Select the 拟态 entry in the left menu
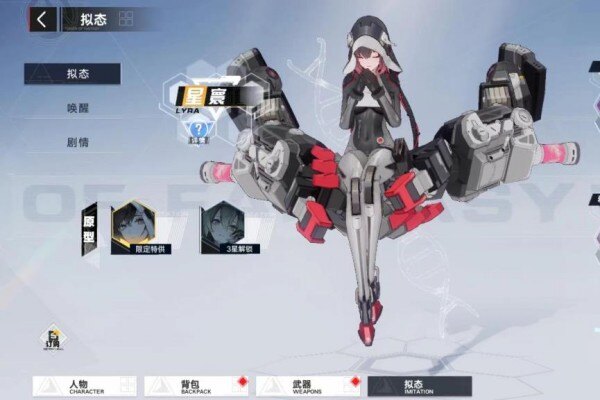Image resolution: width=600 pixels, height=400 pixels. [73, 74]
